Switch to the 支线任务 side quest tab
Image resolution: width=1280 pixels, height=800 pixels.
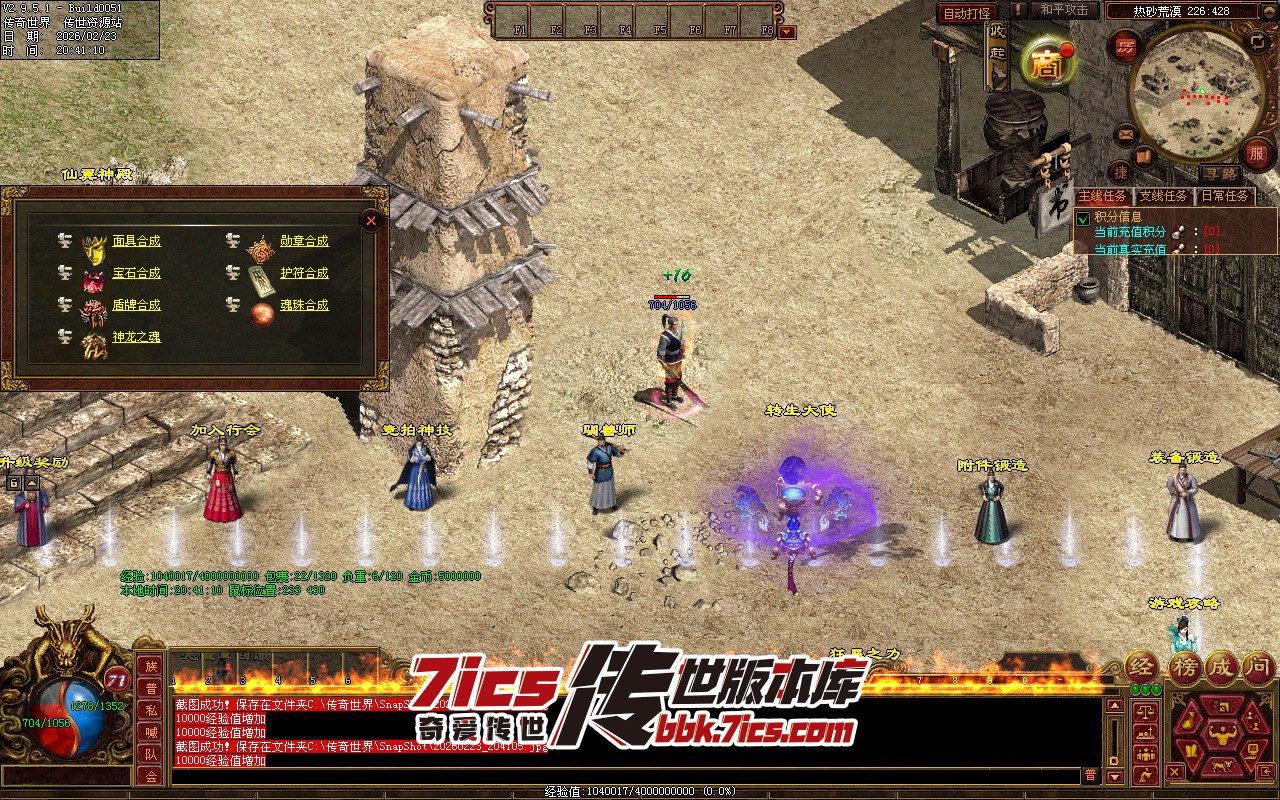coord(1163,196)
